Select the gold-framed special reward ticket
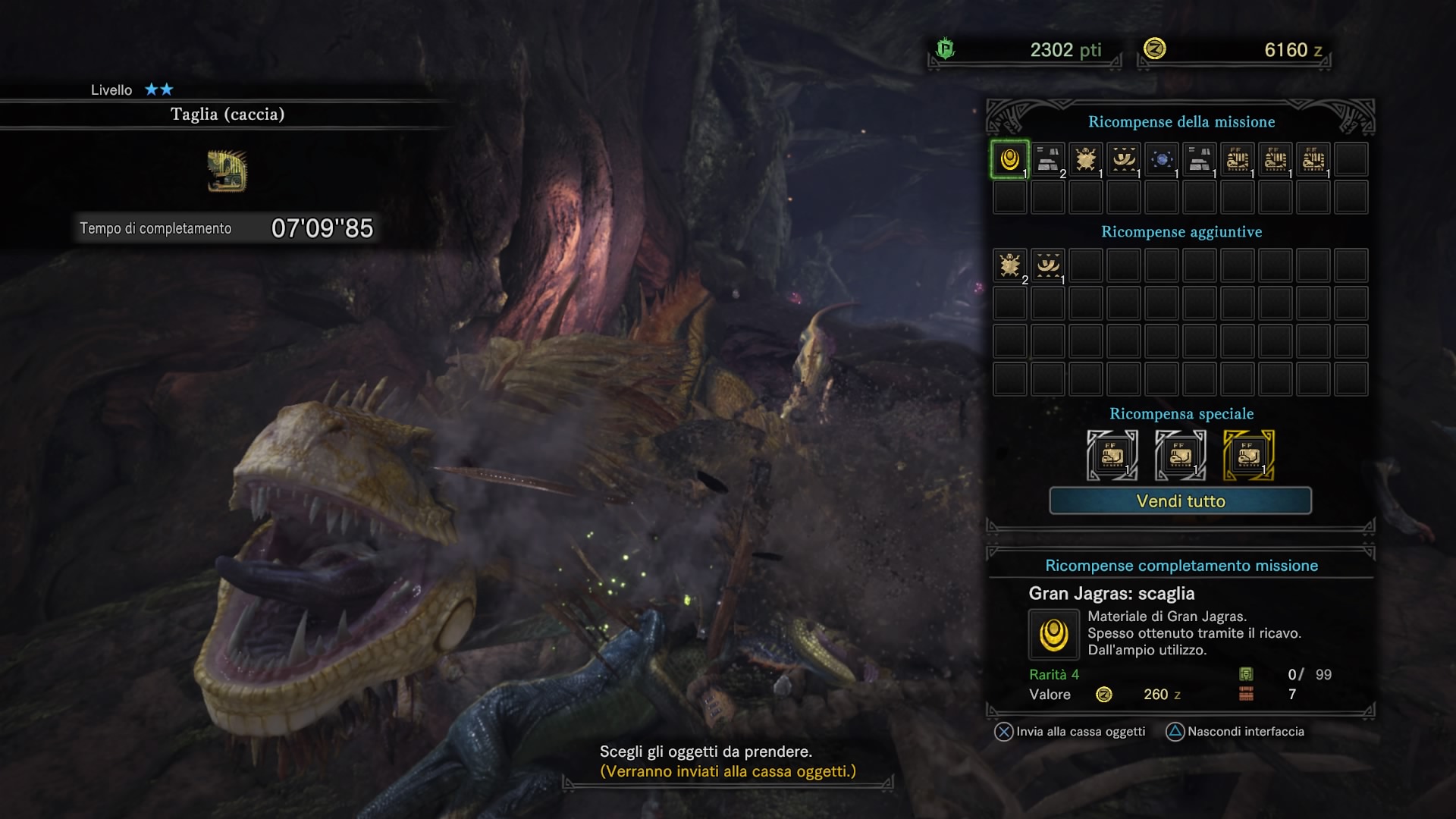Viewport: 1456px width, 819px height. pyautogui.click(x=1248, y=455)
